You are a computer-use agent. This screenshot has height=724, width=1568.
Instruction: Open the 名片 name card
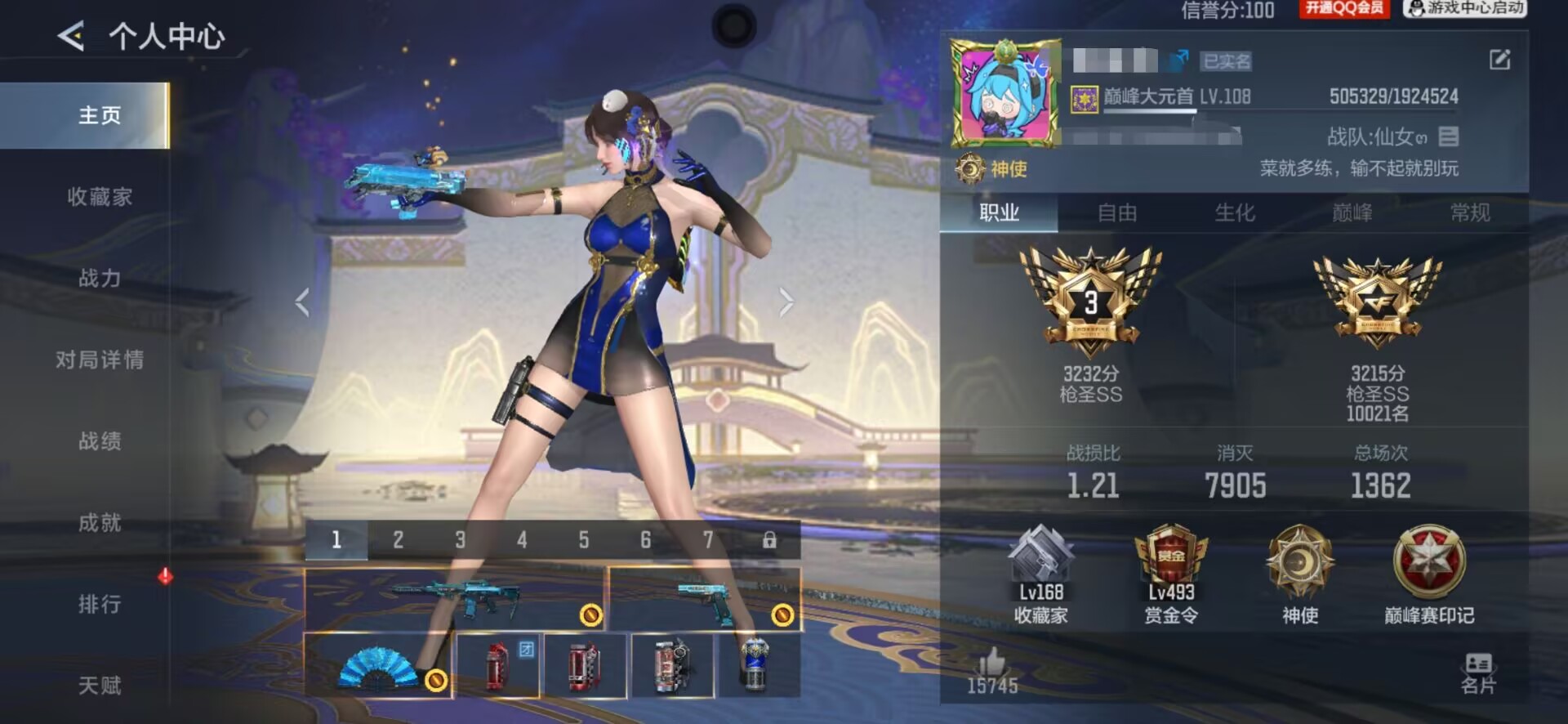tap(1477, 673)
